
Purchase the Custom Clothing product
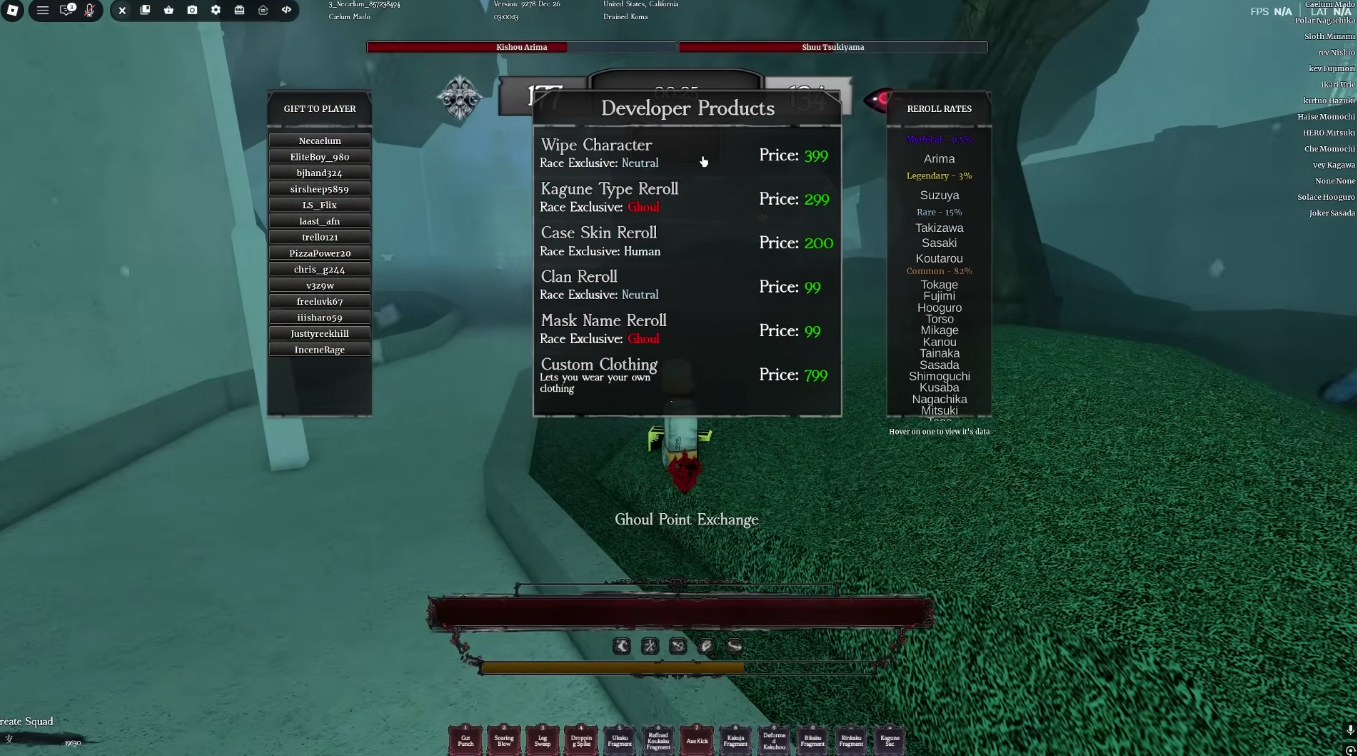click(688, 373)
